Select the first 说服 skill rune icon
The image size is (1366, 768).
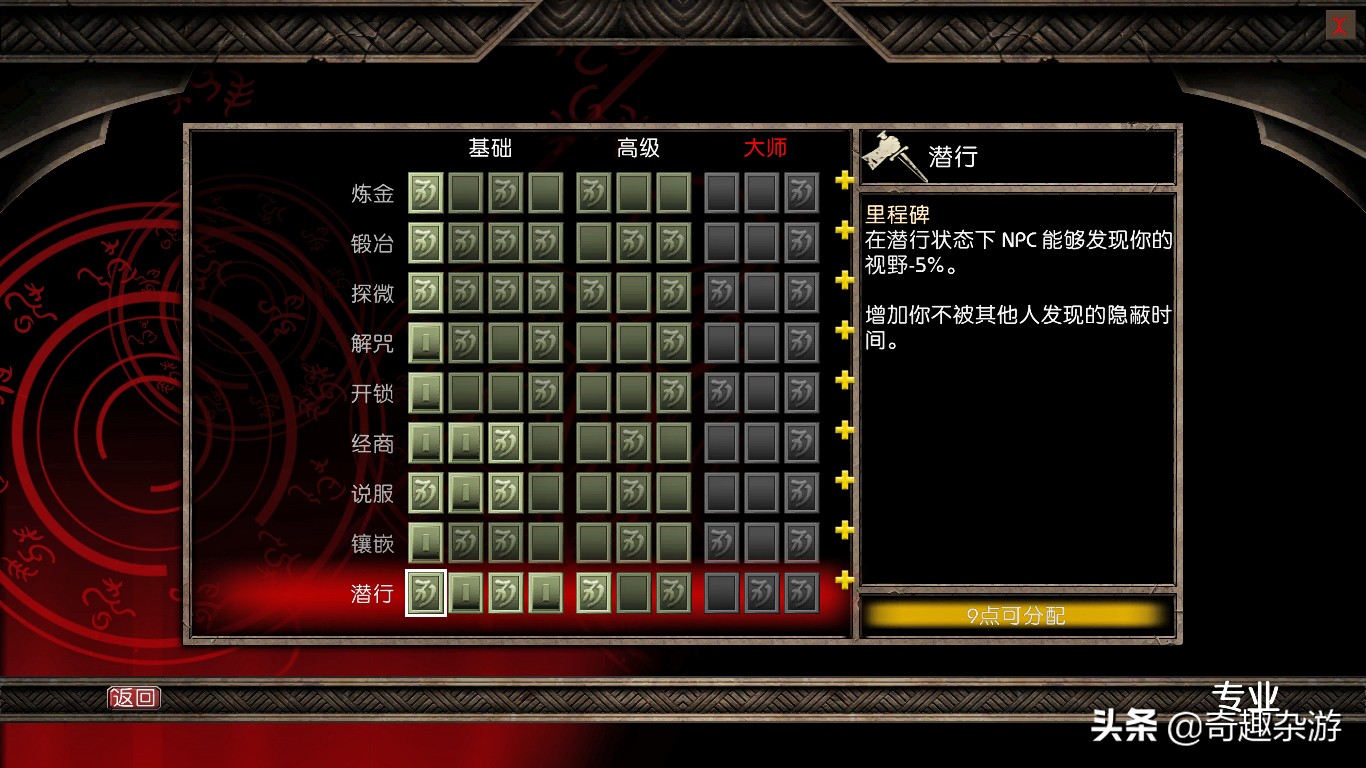pos(424,493)
